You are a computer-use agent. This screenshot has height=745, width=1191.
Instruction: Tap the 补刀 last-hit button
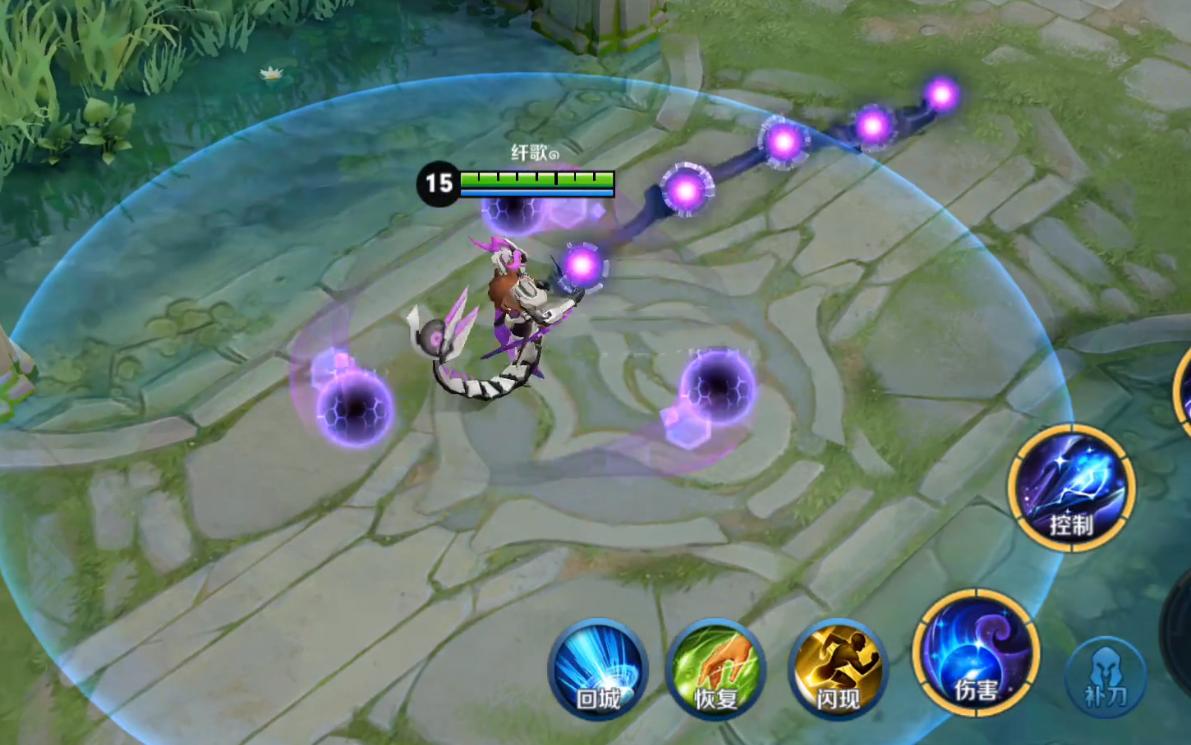click(x=1105, y=677)
